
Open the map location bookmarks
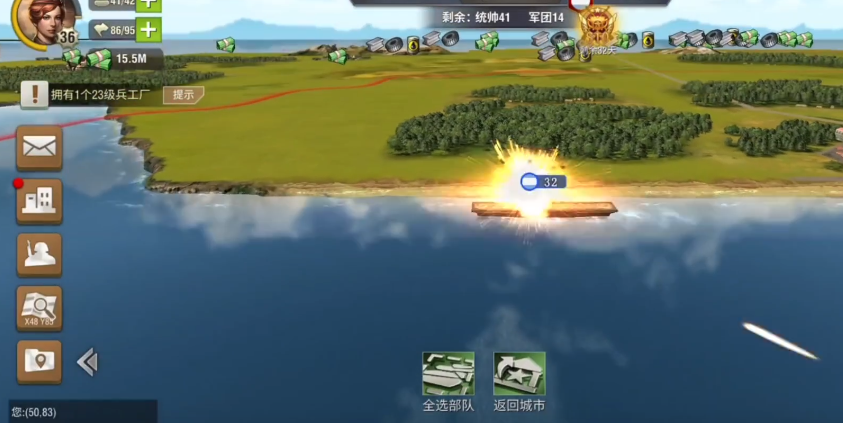(x=39, y=362)
